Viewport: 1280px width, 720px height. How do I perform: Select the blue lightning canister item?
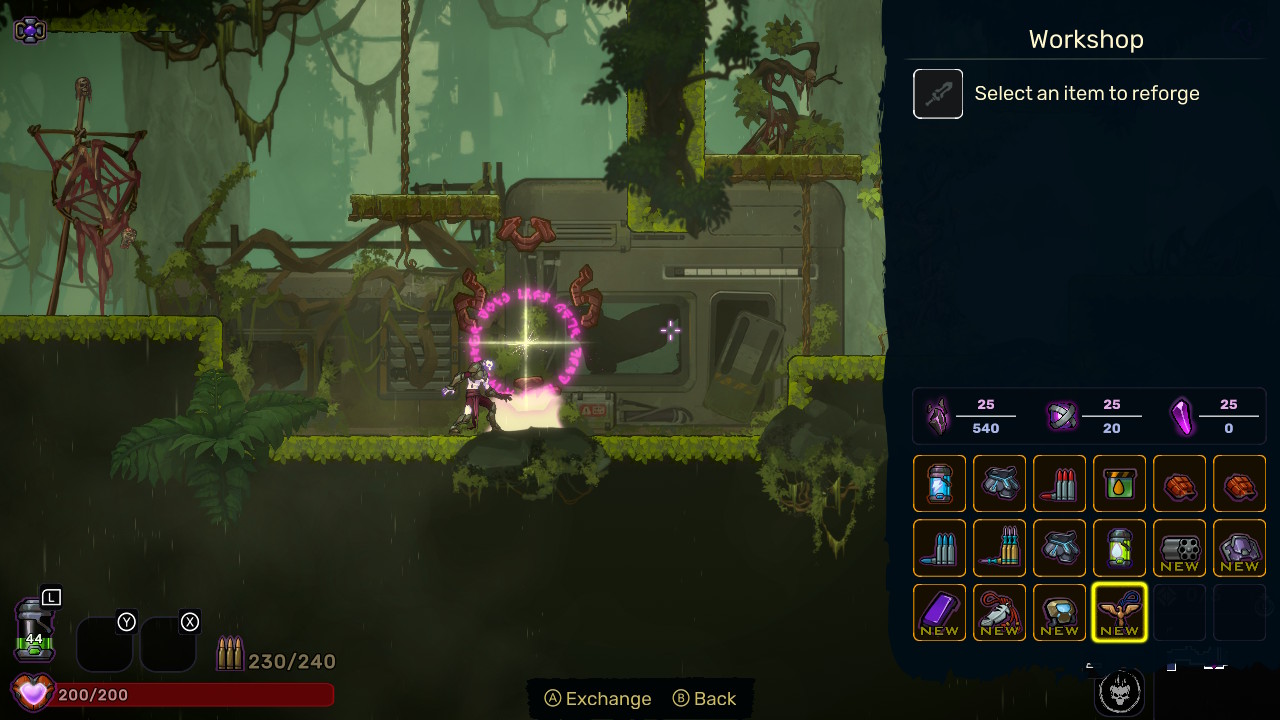tap(939, 483)
